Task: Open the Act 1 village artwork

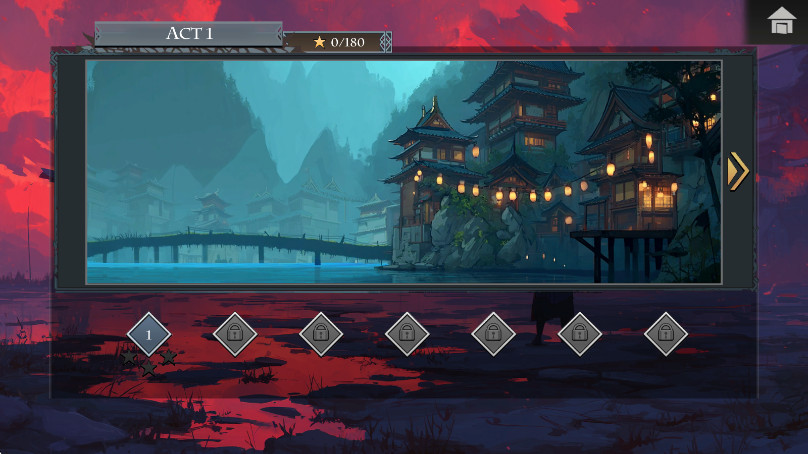Action: pyautogui.click(x=403, y=172)
